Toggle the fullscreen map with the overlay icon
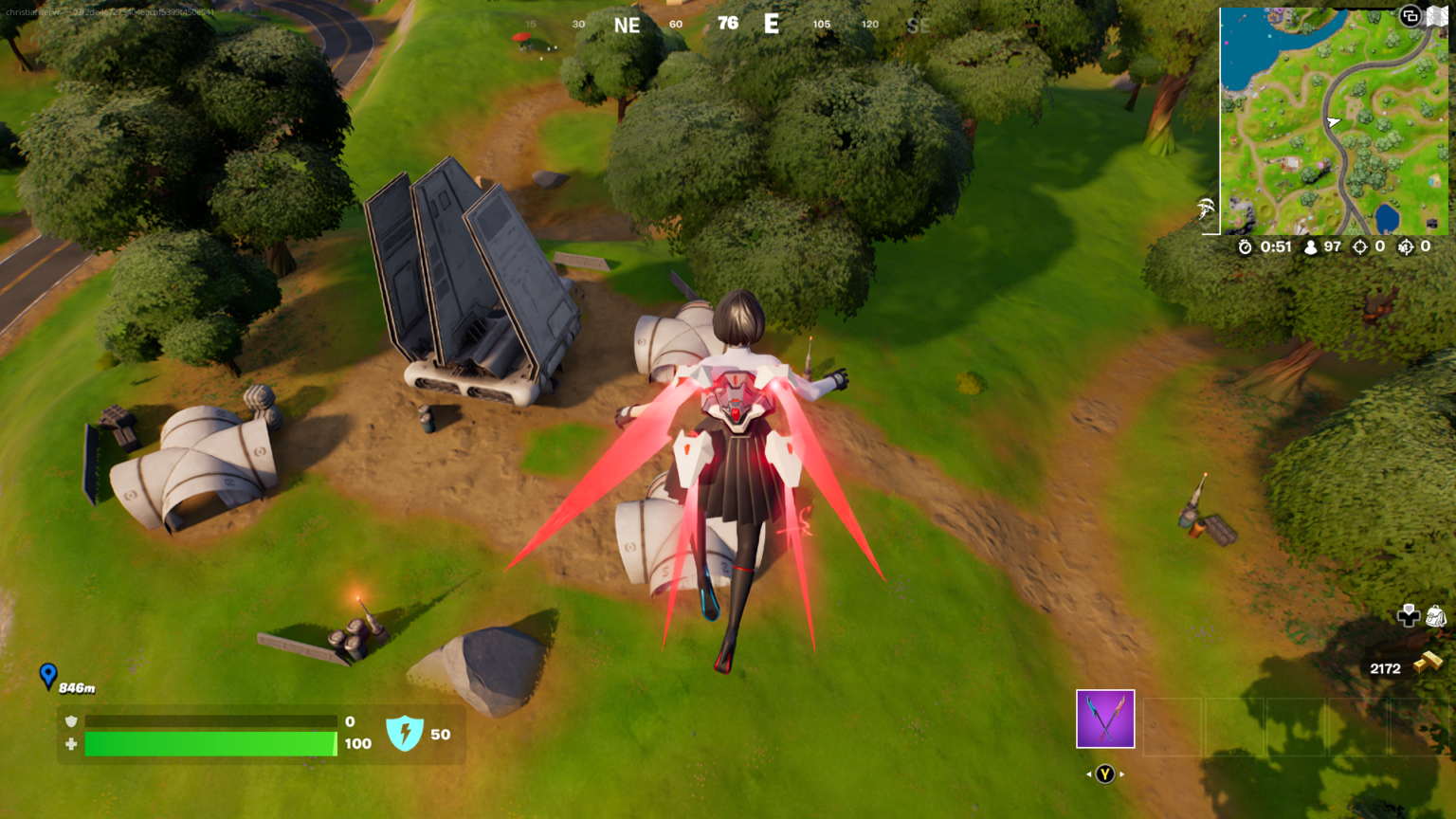Viewport: 1456px width, 819px height. (x=1410, y=16)
